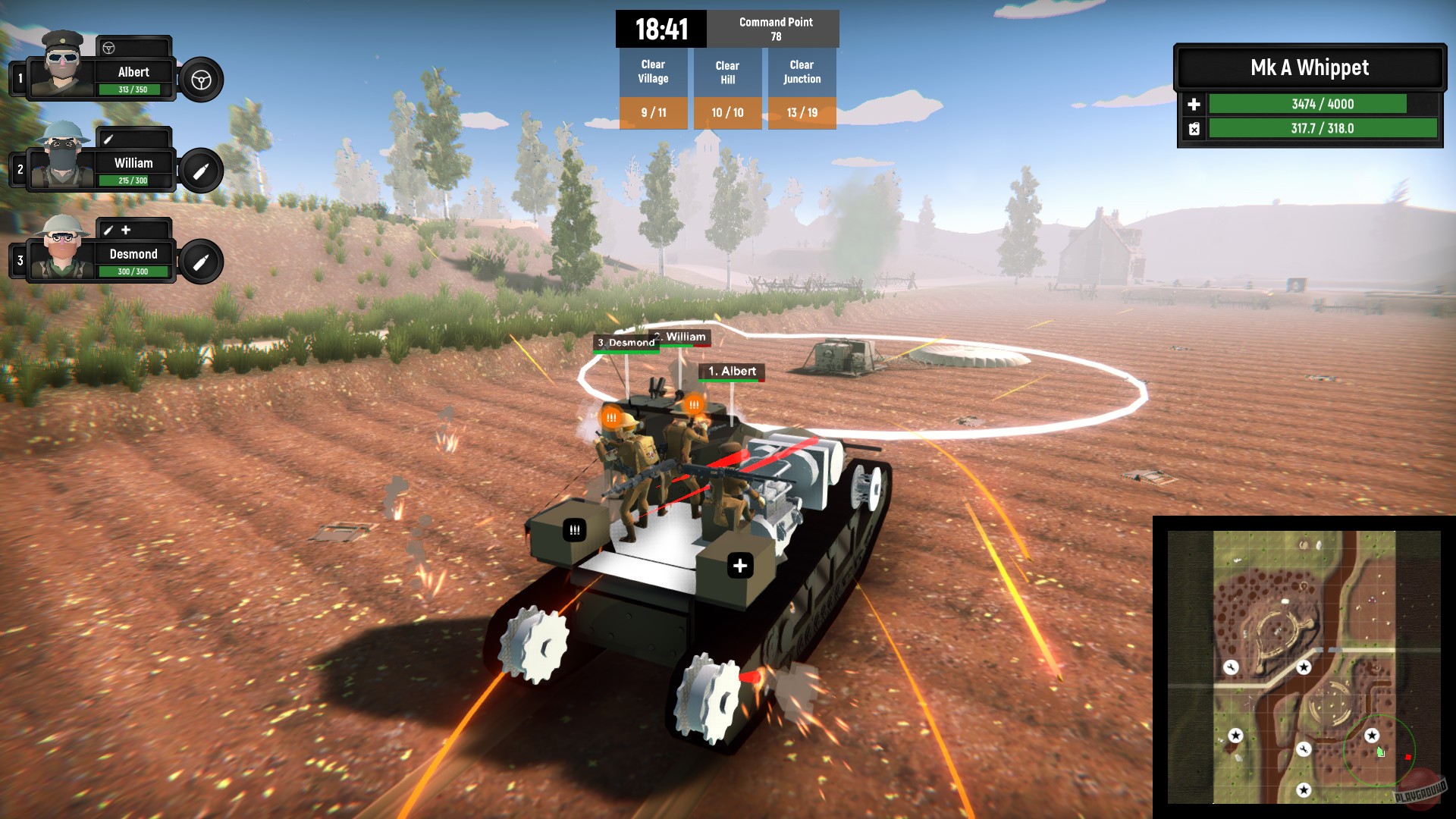1456x819 pixels.
Task: Click the health cross icon on the Whippet panel
Action: point(1196,104)
